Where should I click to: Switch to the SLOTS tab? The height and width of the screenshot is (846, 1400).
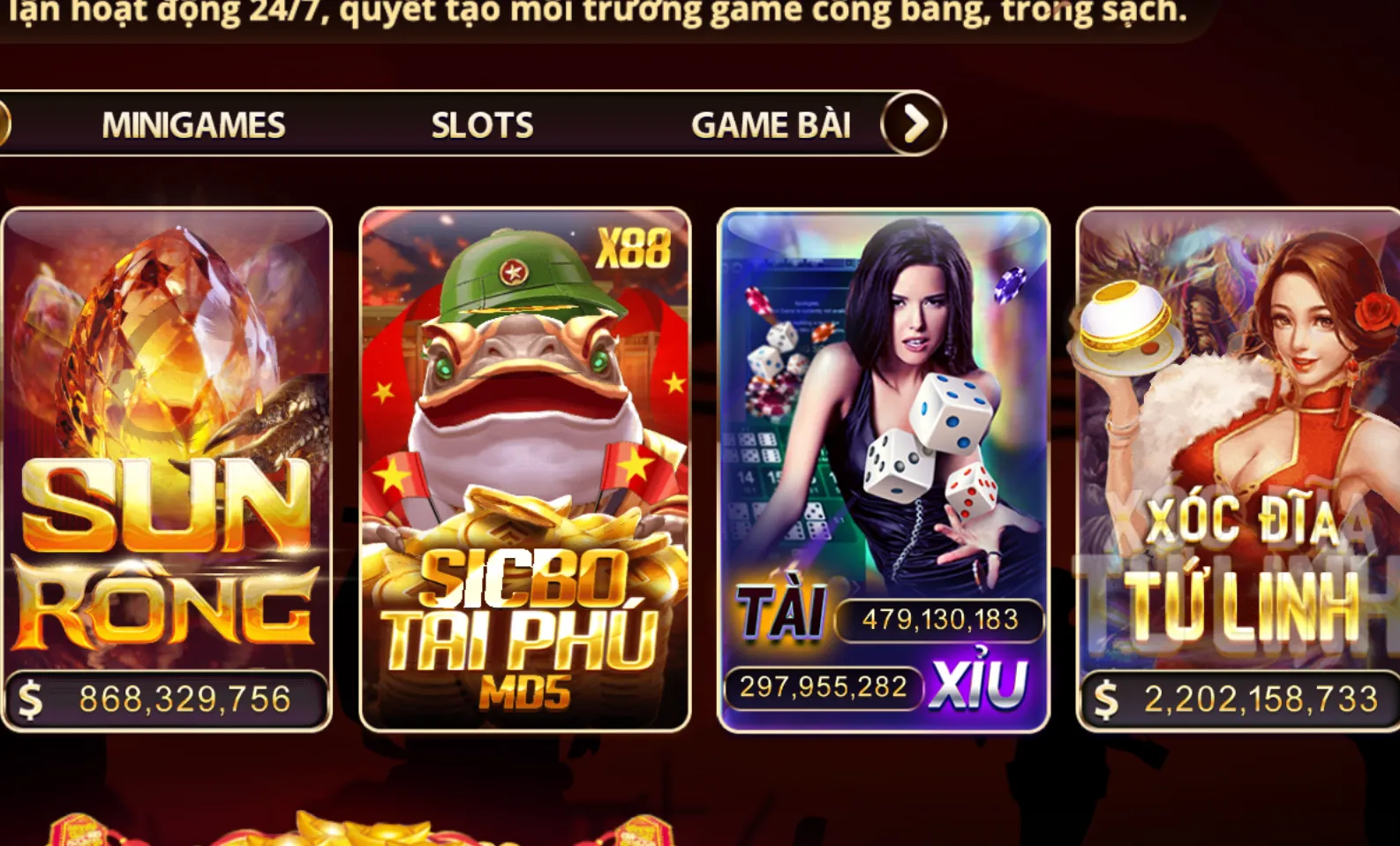482,123
